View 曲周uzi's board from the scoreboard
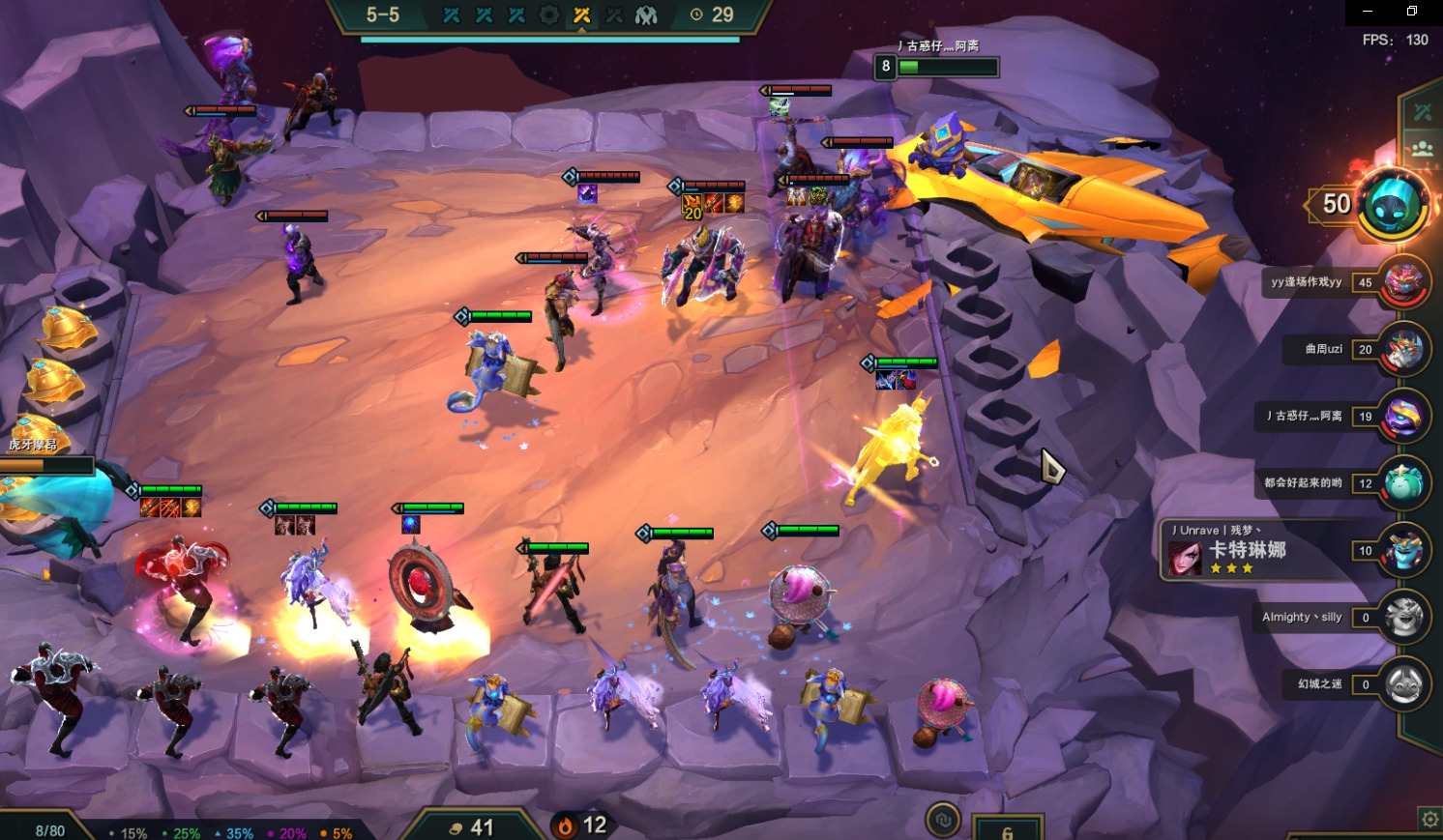The height and width of the screenshot is (840, 1443). pos(1402,349)
